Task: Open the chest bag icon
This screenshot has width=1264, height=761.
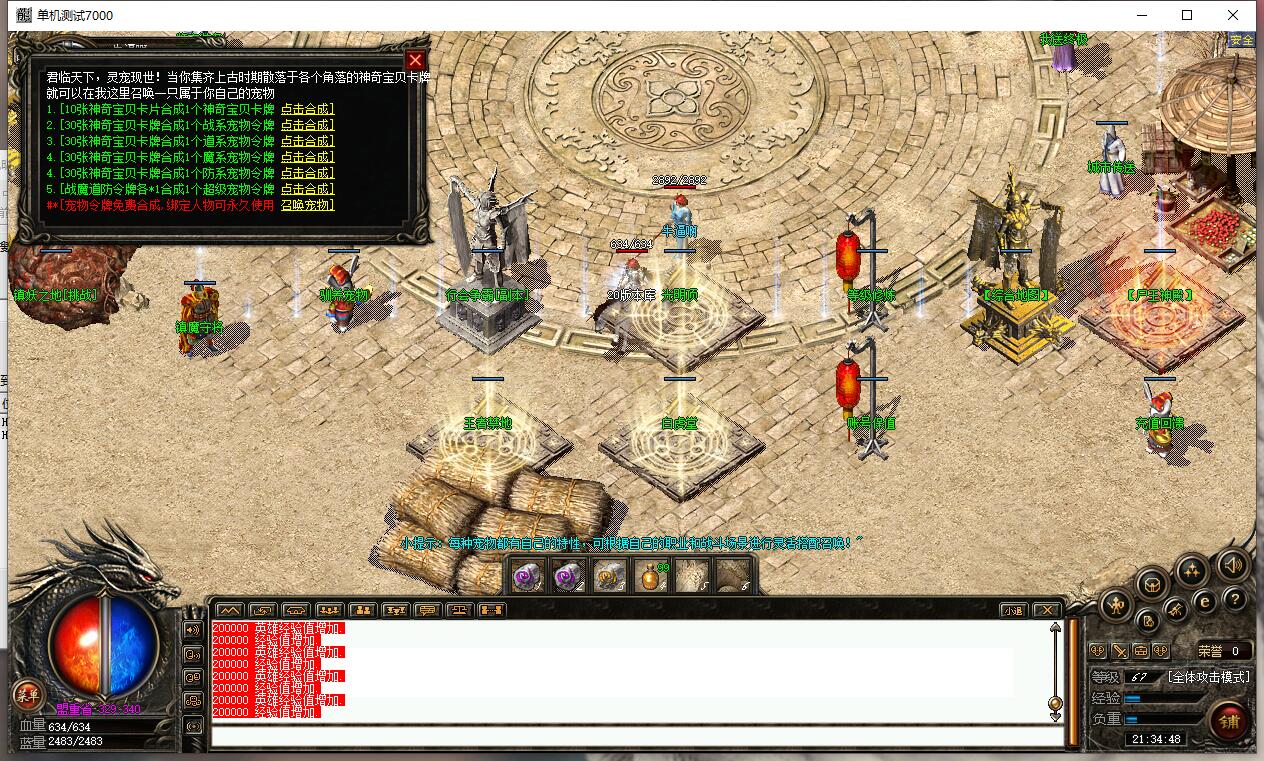Action: [x=1152, y=583]
